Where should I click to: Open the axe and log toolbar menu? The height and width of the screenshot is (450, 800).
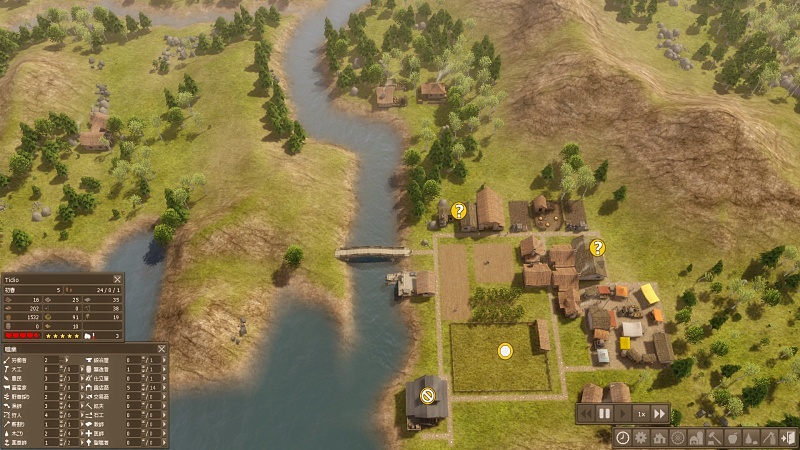[767, 438]
